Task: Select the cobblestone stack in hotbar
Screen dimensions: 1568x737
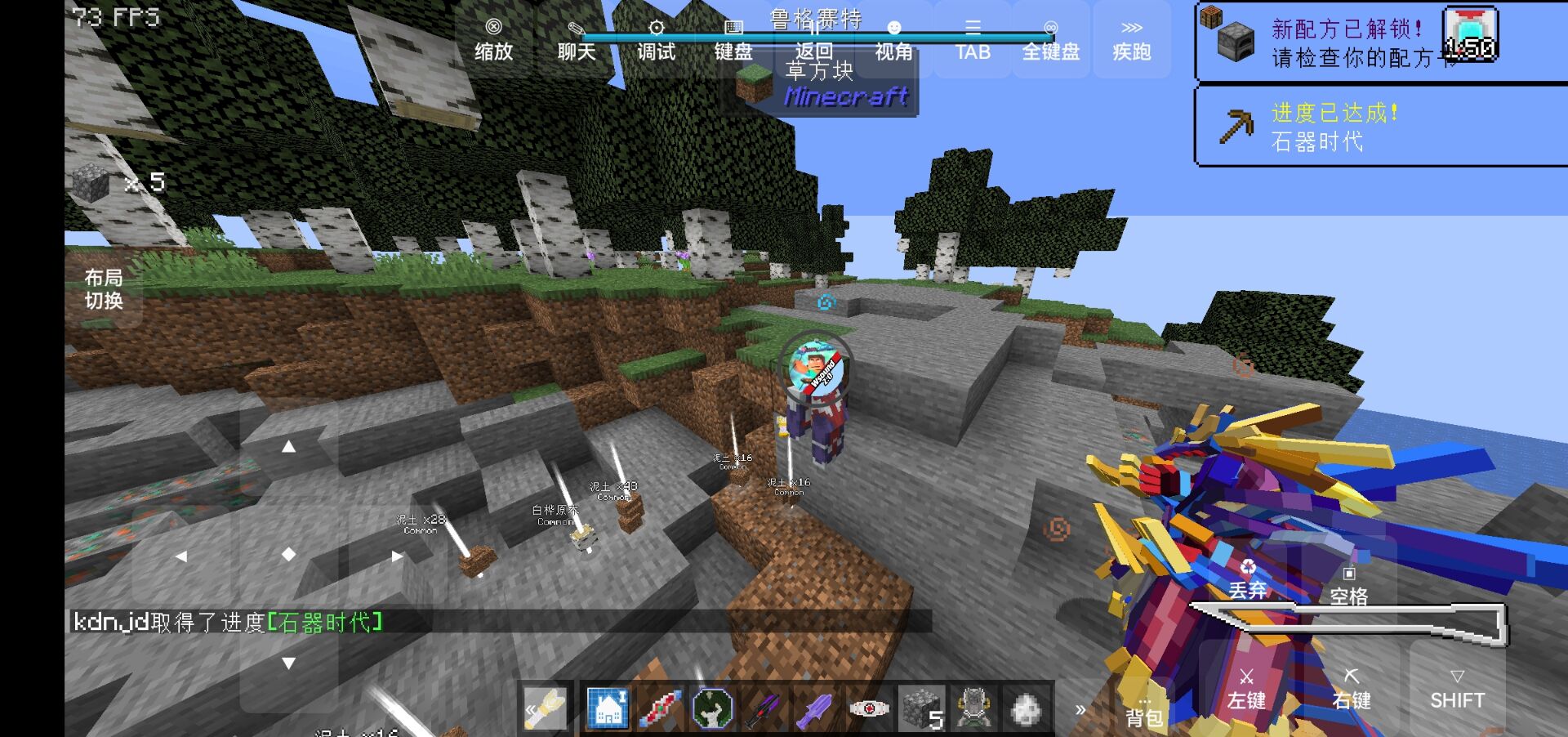Action: click(921, 708)
